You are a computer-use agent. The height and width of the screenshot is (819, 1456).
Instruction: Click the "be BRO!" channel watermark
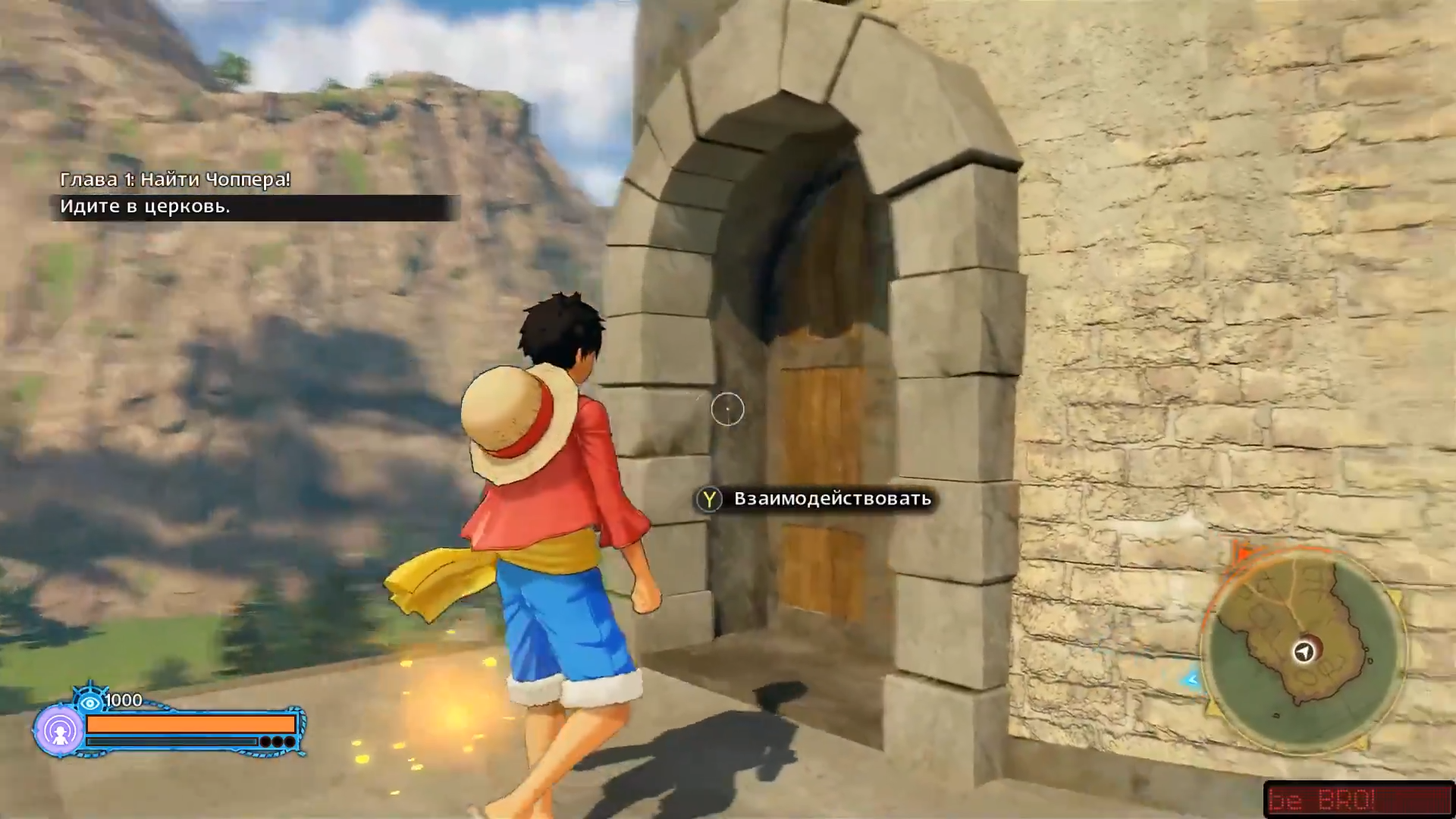coord(1357,799)
